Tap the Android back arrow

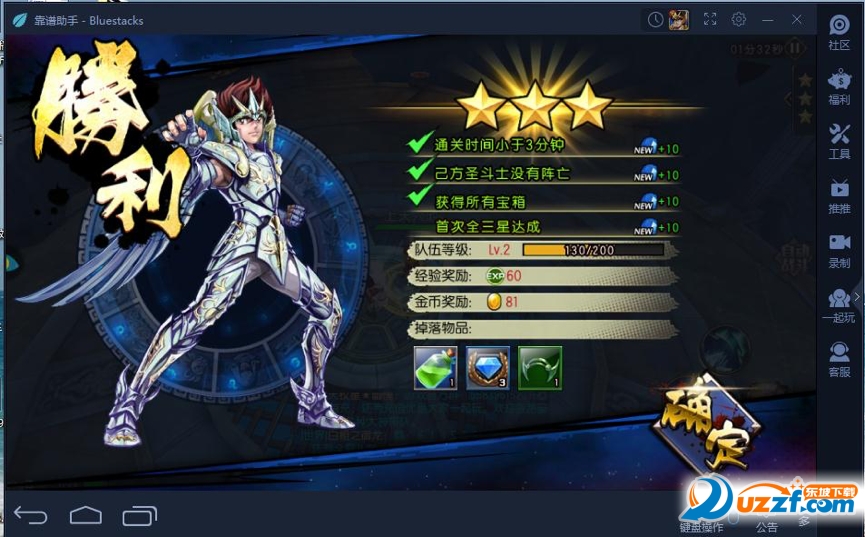click(31, 515)
